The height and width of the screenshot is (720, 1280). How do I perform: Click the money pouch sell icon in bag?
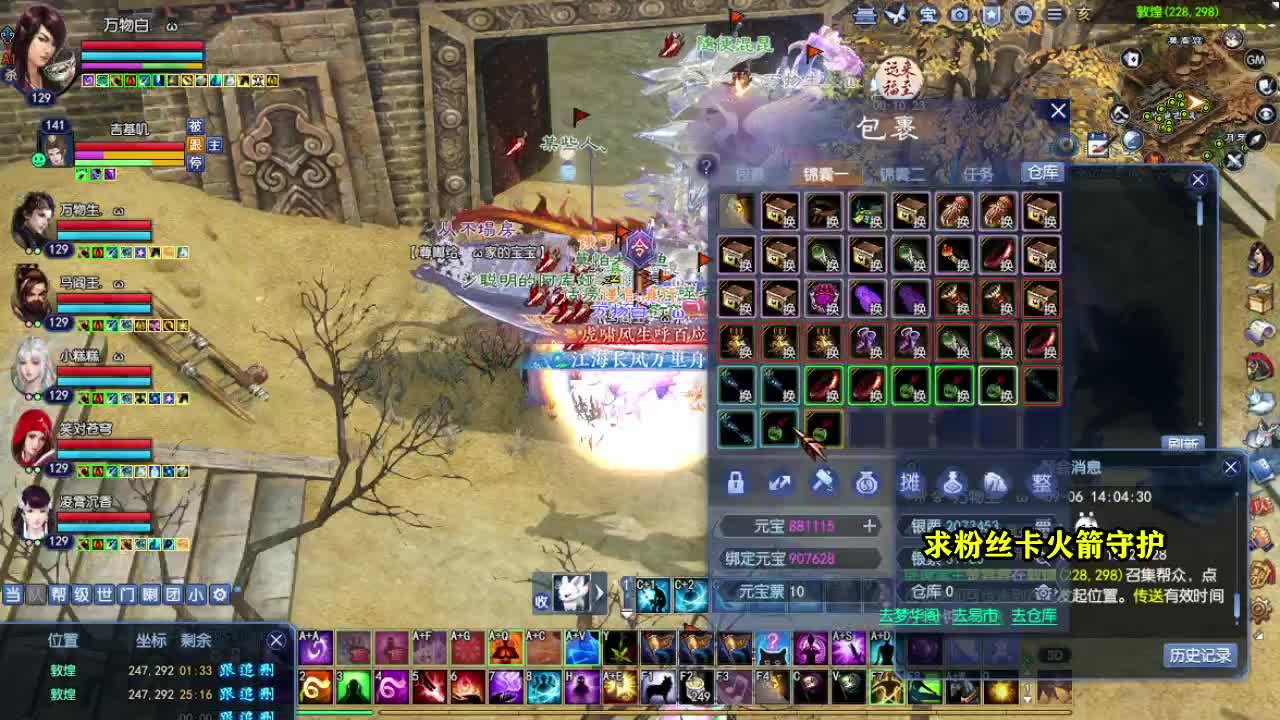click(865, 483)
